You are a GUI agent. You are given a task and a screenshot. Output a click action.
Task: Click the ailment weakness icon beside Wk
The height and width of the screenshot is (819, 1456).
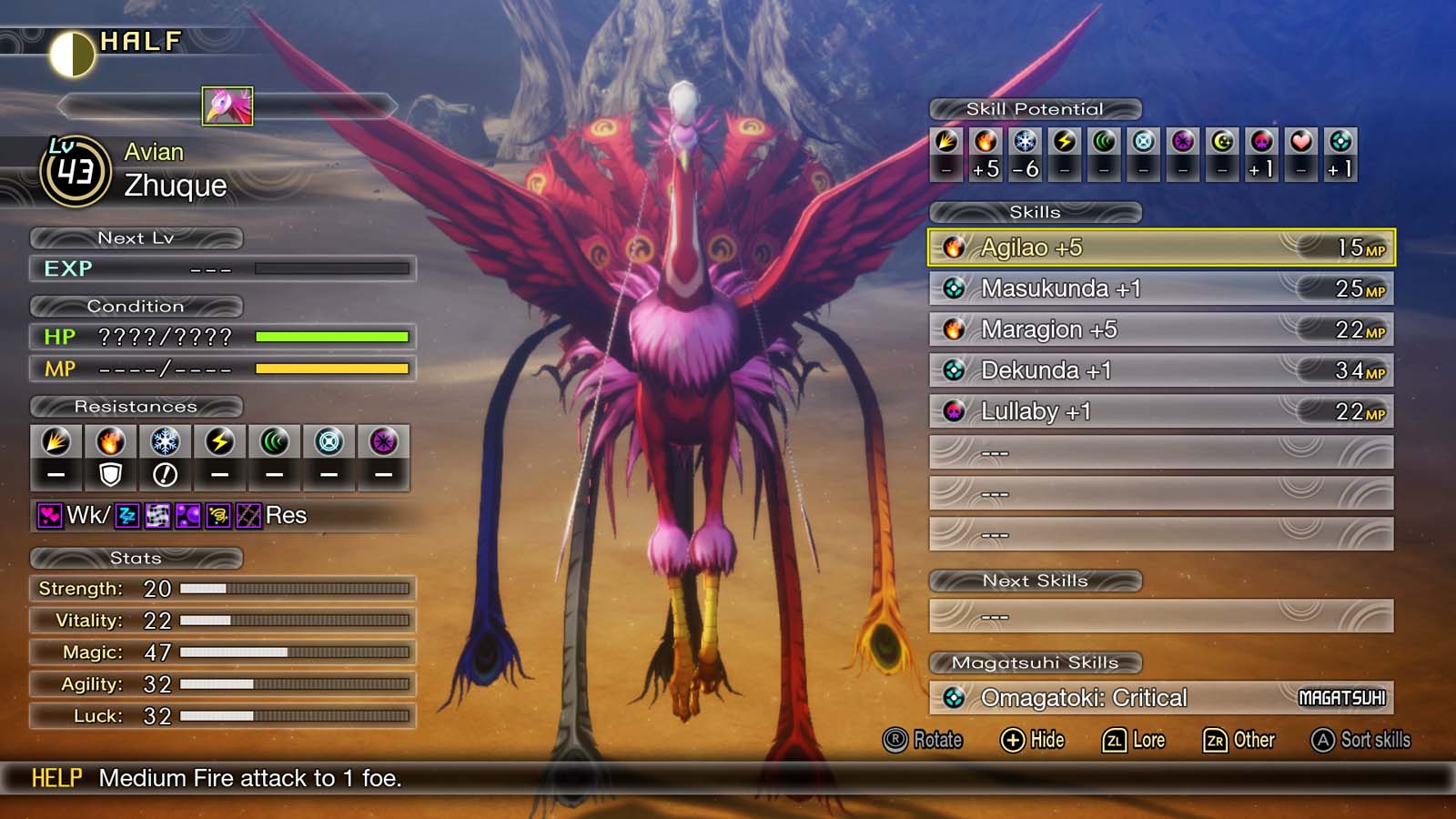pyautogui.click(x=53, y=516)
